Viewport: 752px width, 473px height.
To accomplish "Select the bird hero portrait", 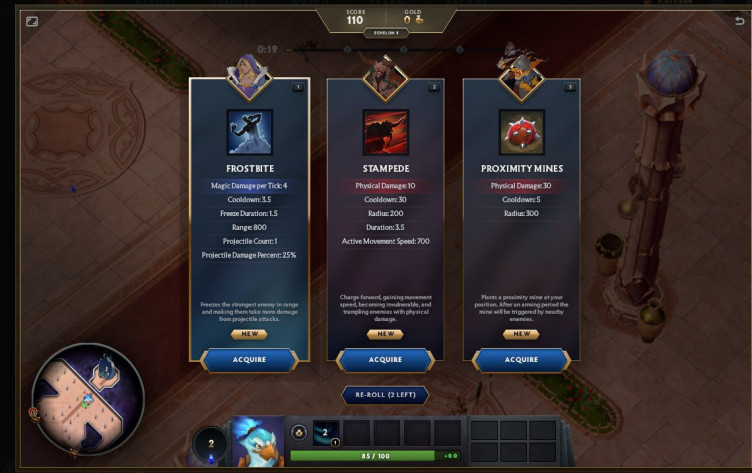I will click(x=259, y=441).
